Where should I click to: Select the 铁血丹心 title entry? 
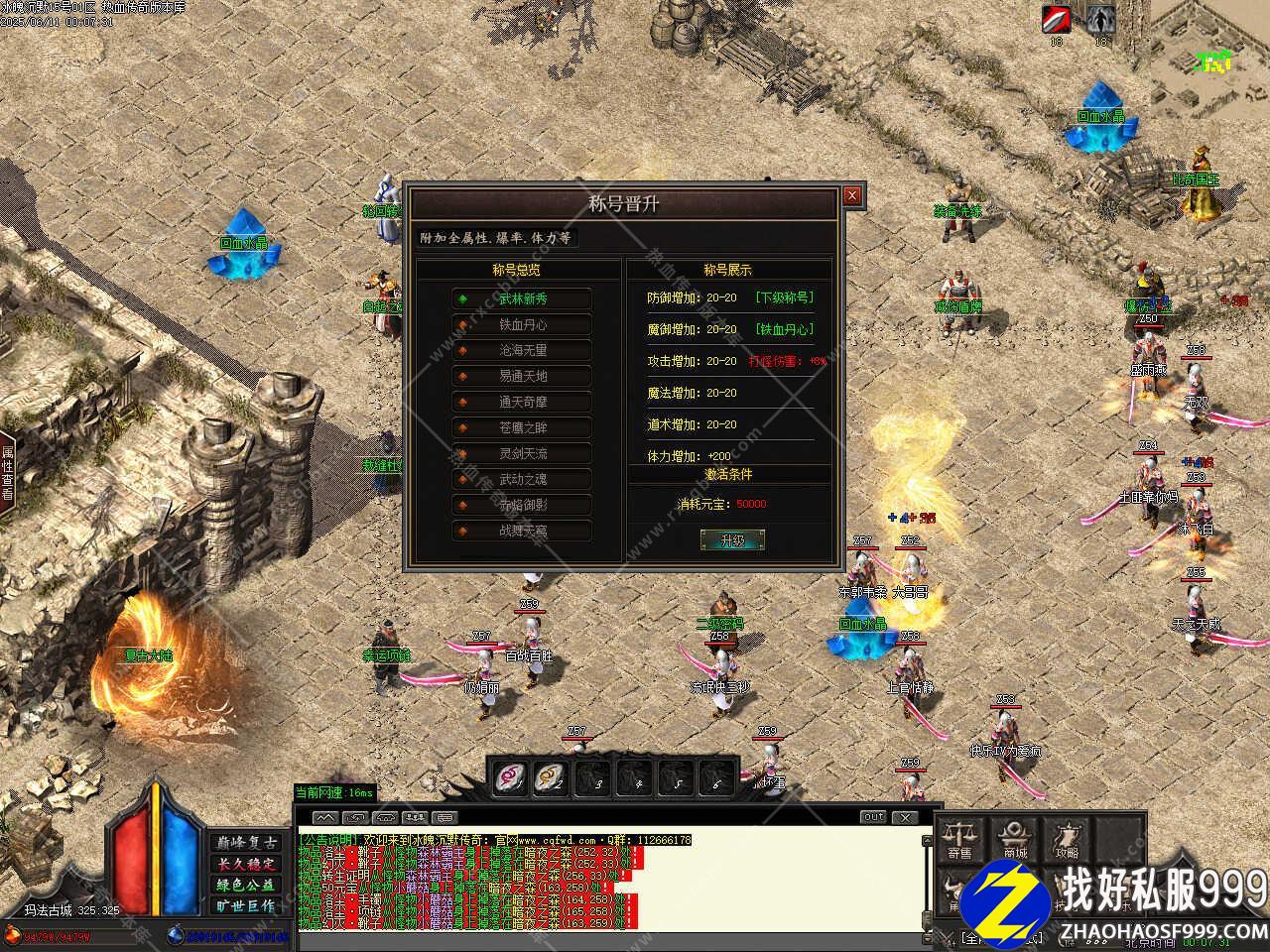click(x=522, y=324)
